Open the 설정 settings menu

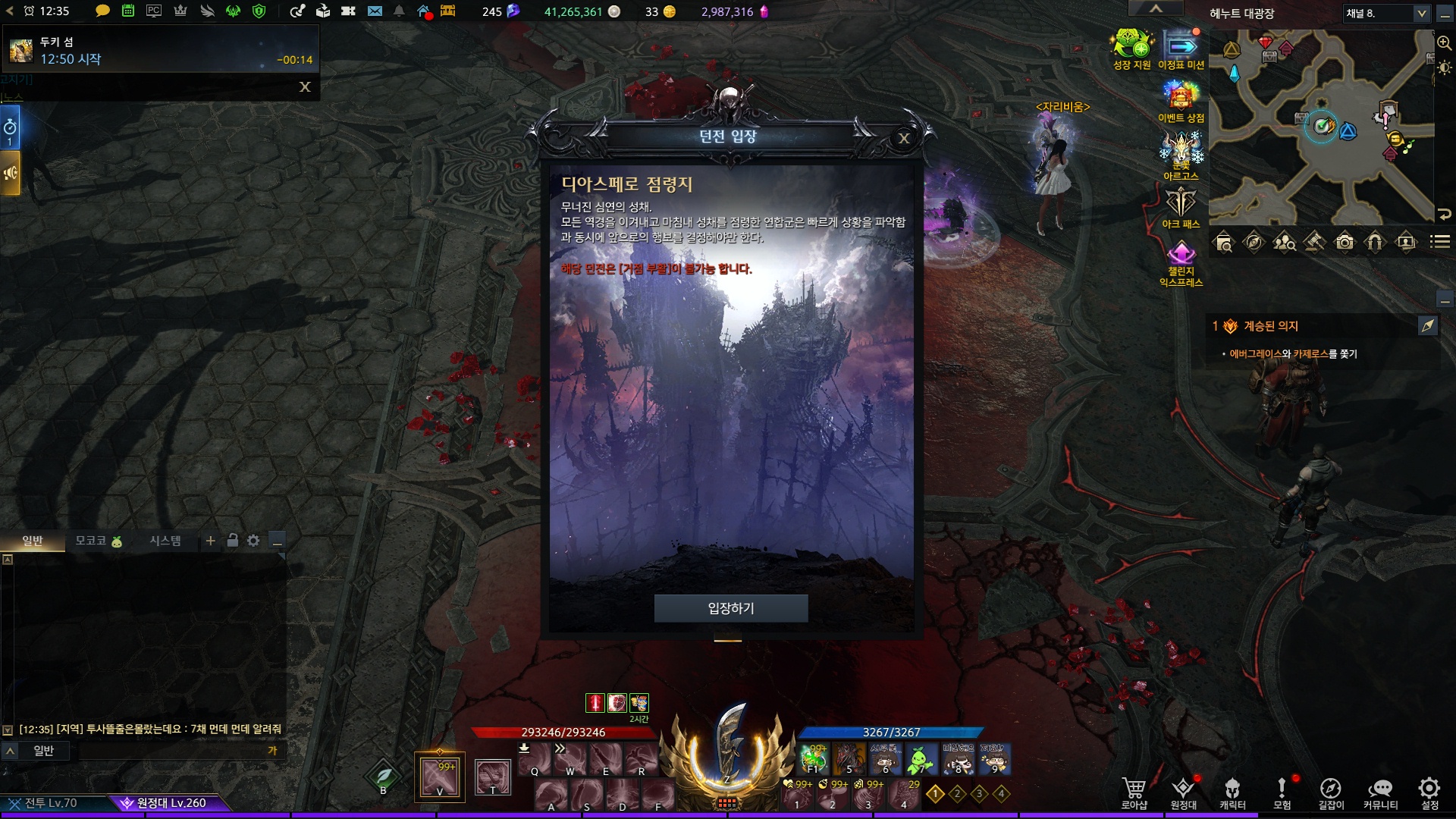pyautogui.click(x=1429, y=792)
